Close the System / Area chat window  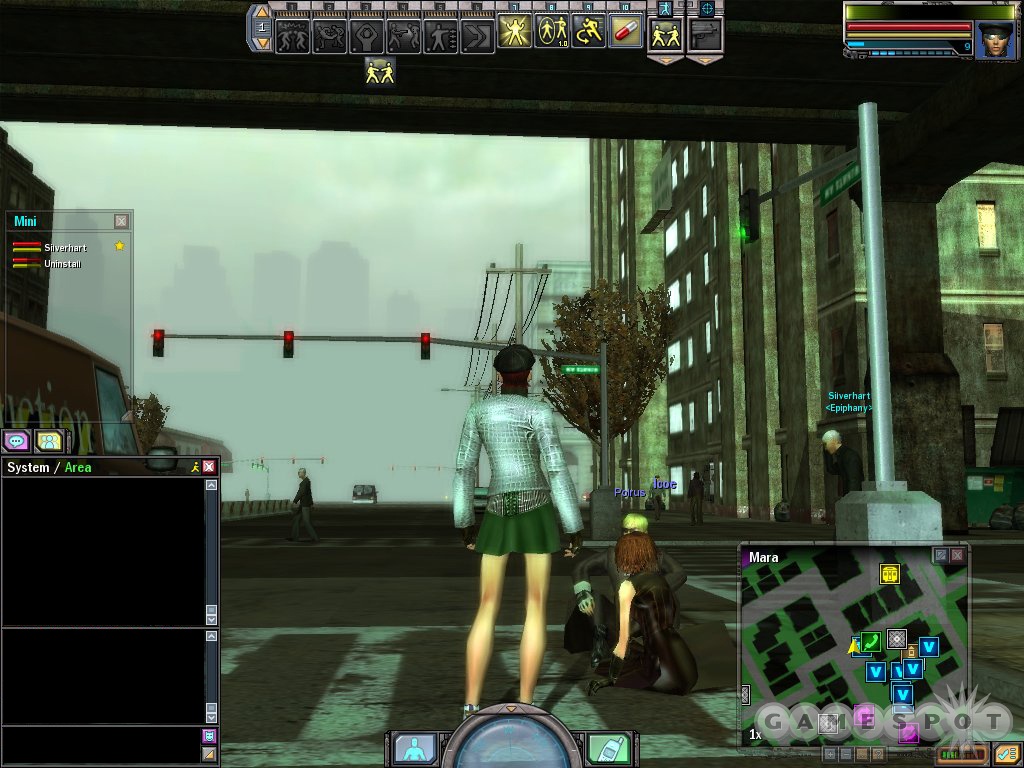[209, 467]
